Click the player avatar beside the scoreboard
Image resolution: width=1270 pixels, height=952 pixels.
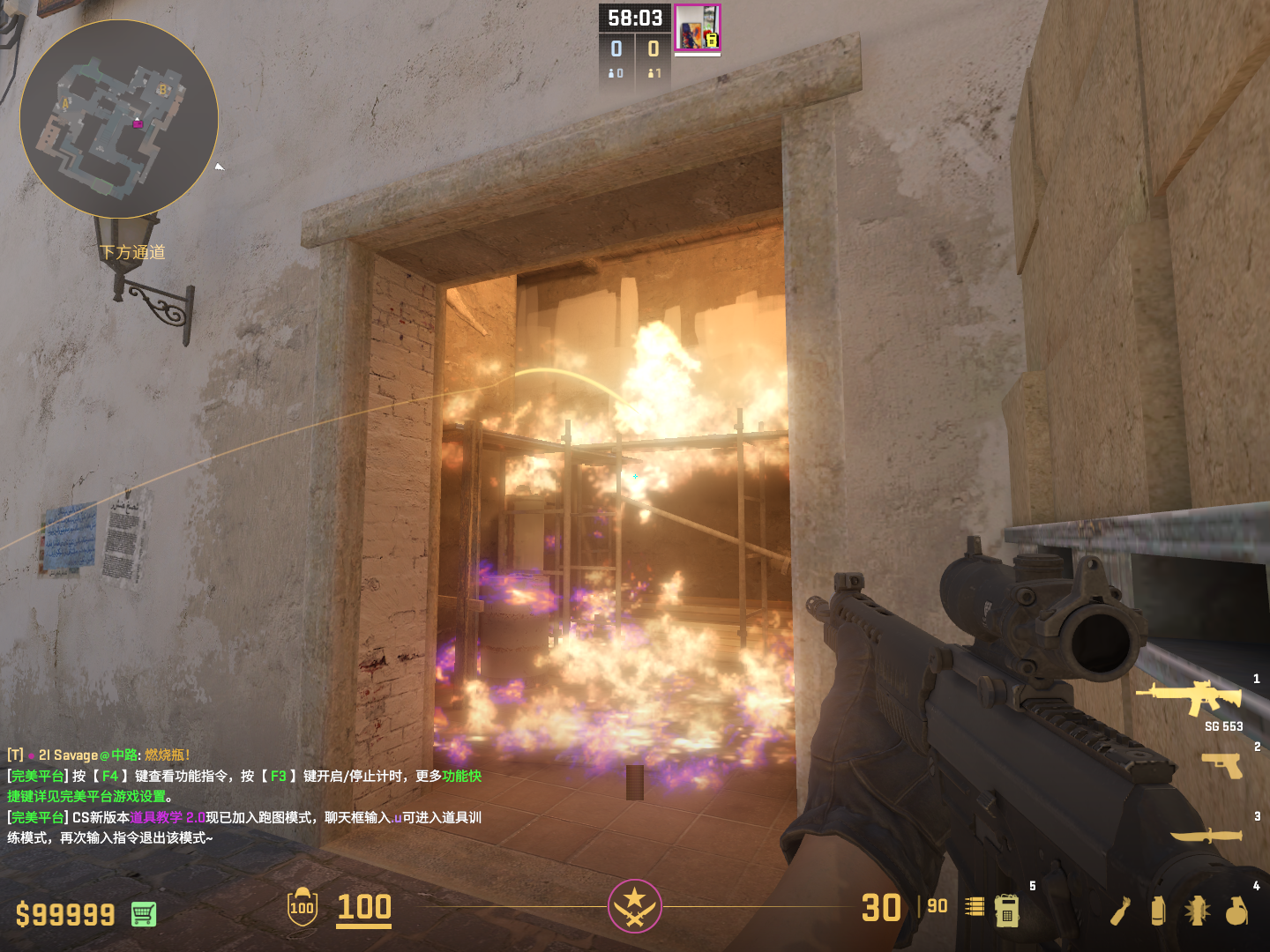[x=698, y=27]
